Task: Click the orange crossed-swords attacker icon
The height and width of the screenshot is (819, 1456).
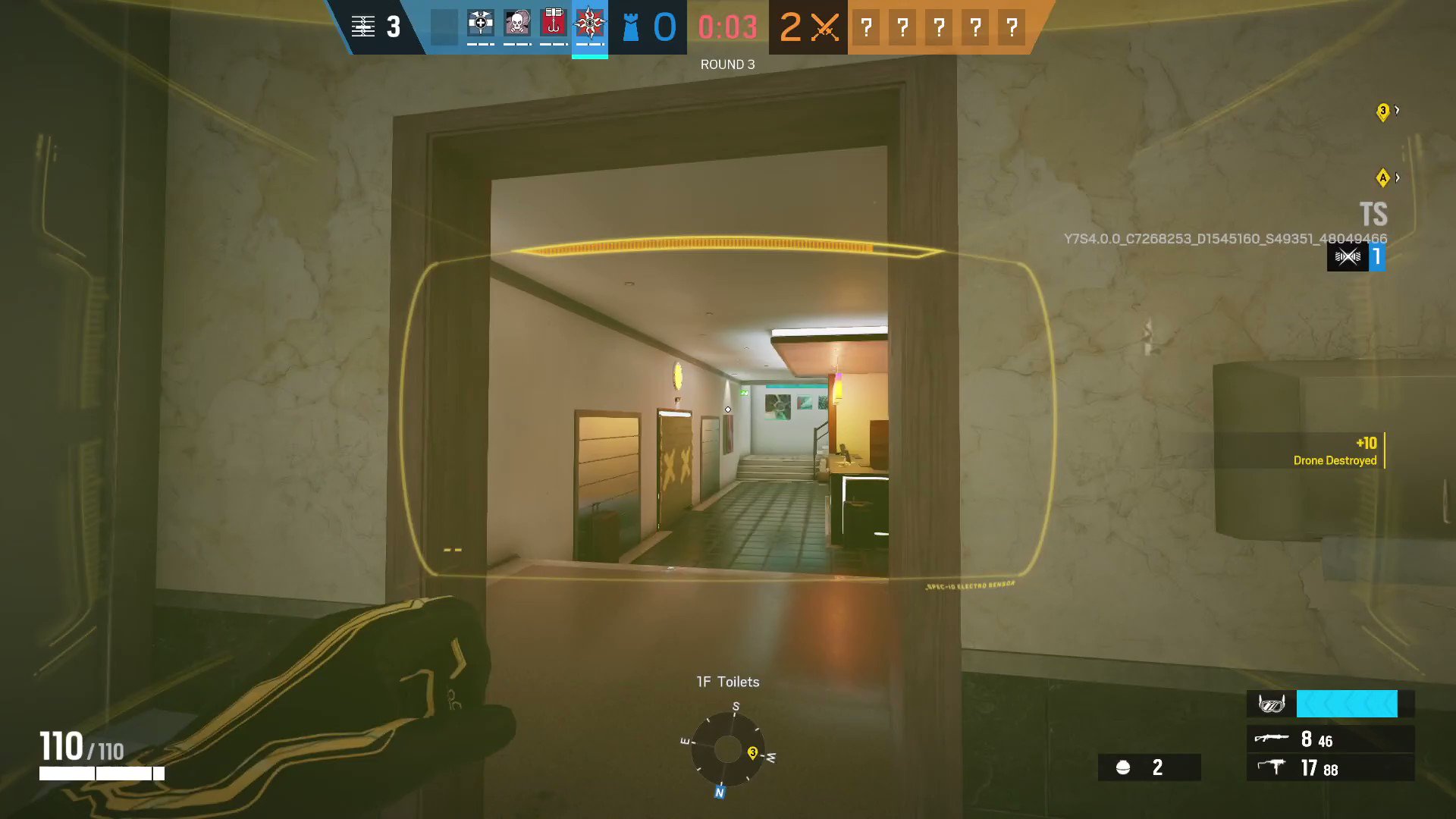Action: click(827, 25)
